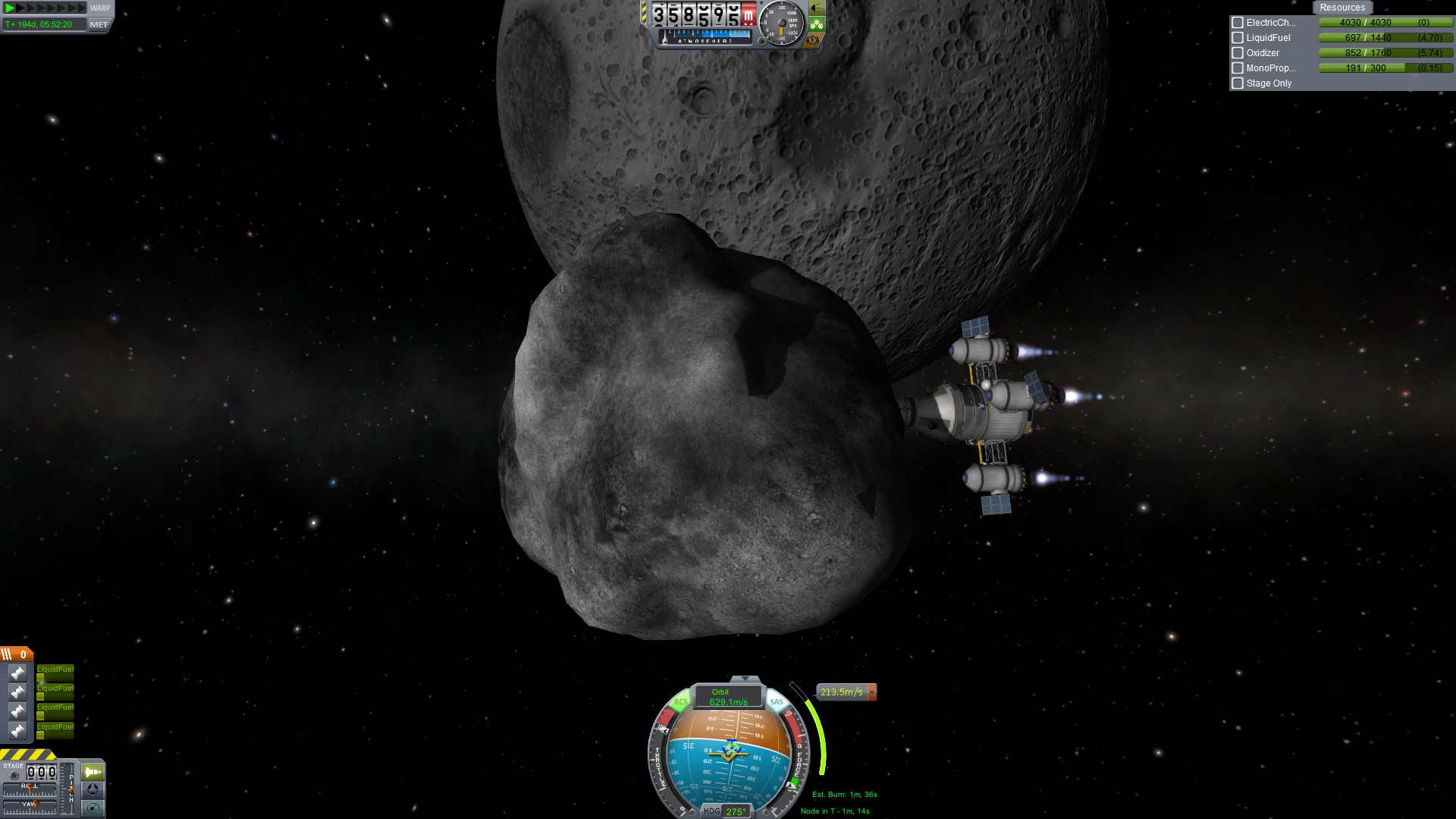
Task: Toggle the MET mission time display
Action: point(99,24)
